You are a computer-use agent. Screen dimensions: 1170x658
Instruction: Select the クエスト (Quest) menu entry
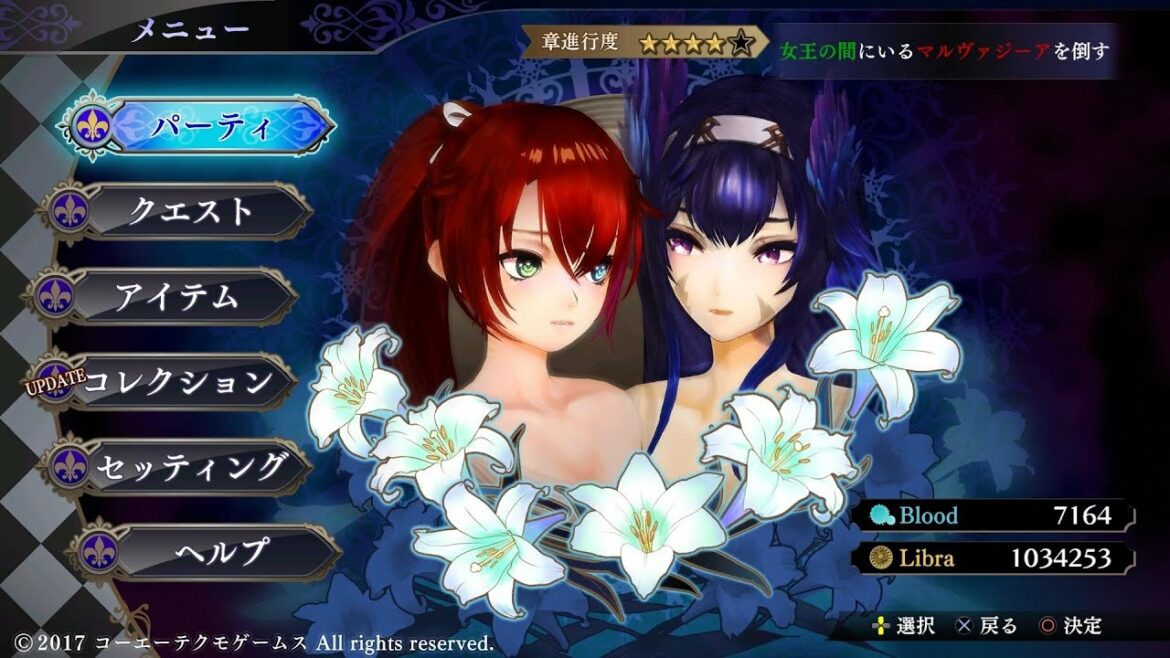coord(190,211)
